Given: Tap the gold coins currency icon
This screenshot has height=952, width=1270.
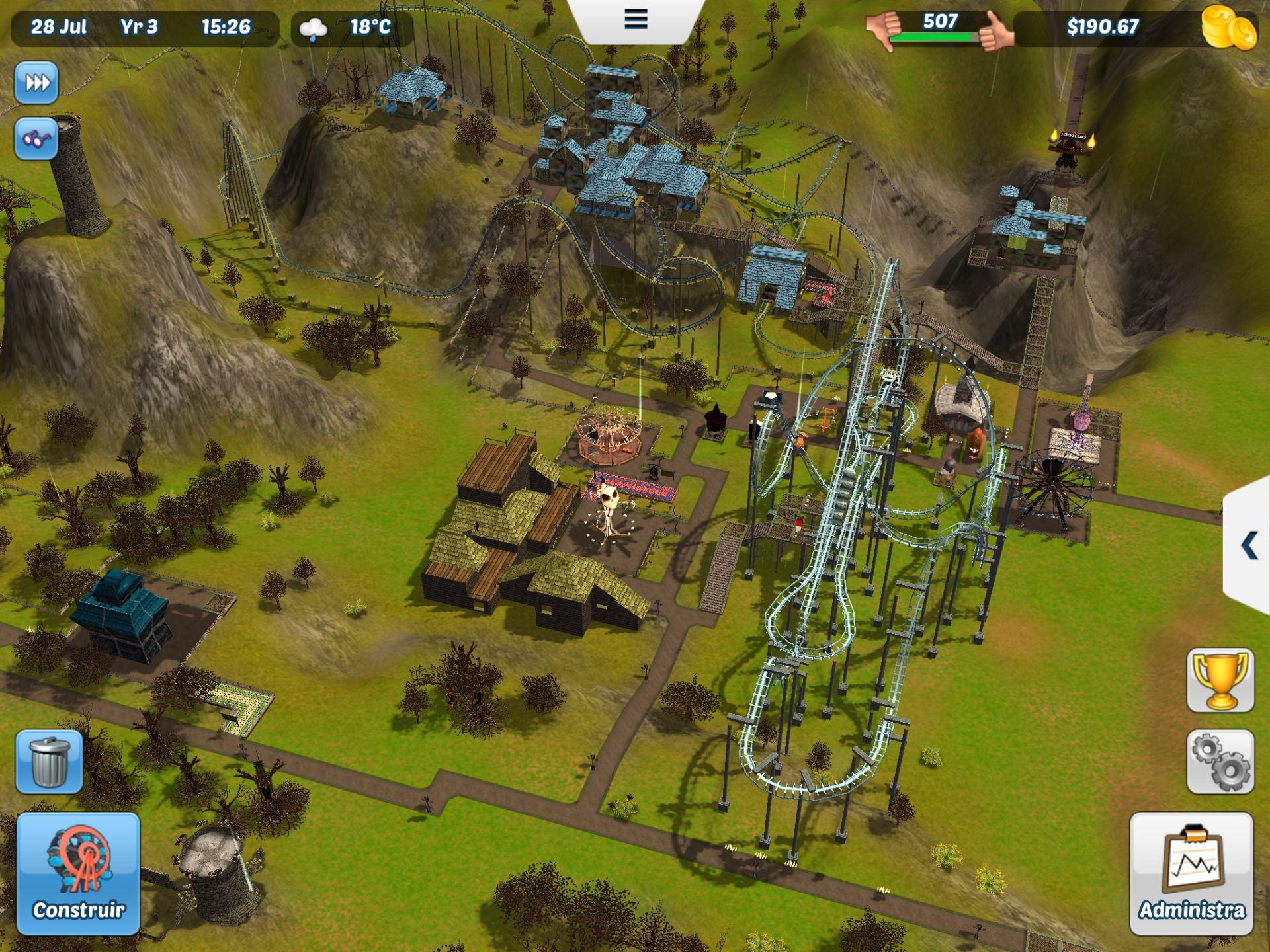Looking at the screenshot, I should (1229, 28).
